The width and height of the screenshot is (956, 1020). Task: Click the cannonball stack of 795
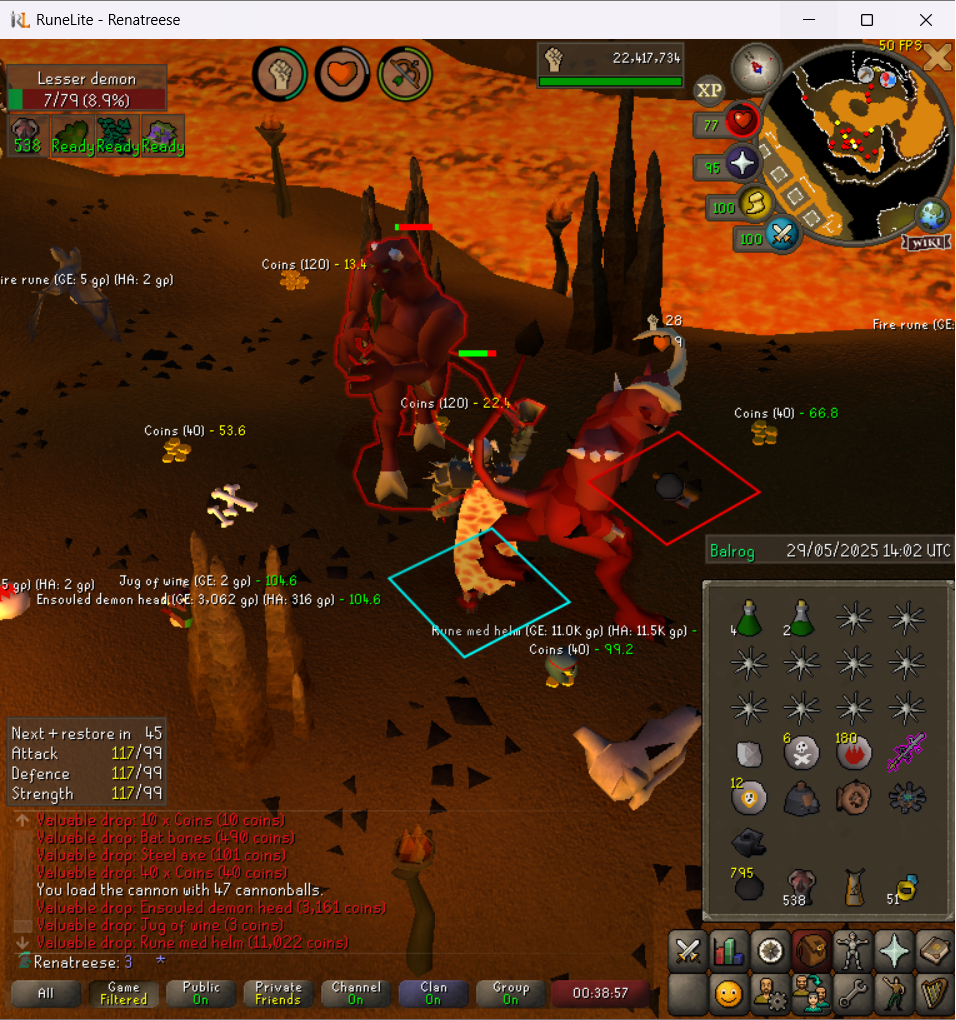[x=746, y=886]
